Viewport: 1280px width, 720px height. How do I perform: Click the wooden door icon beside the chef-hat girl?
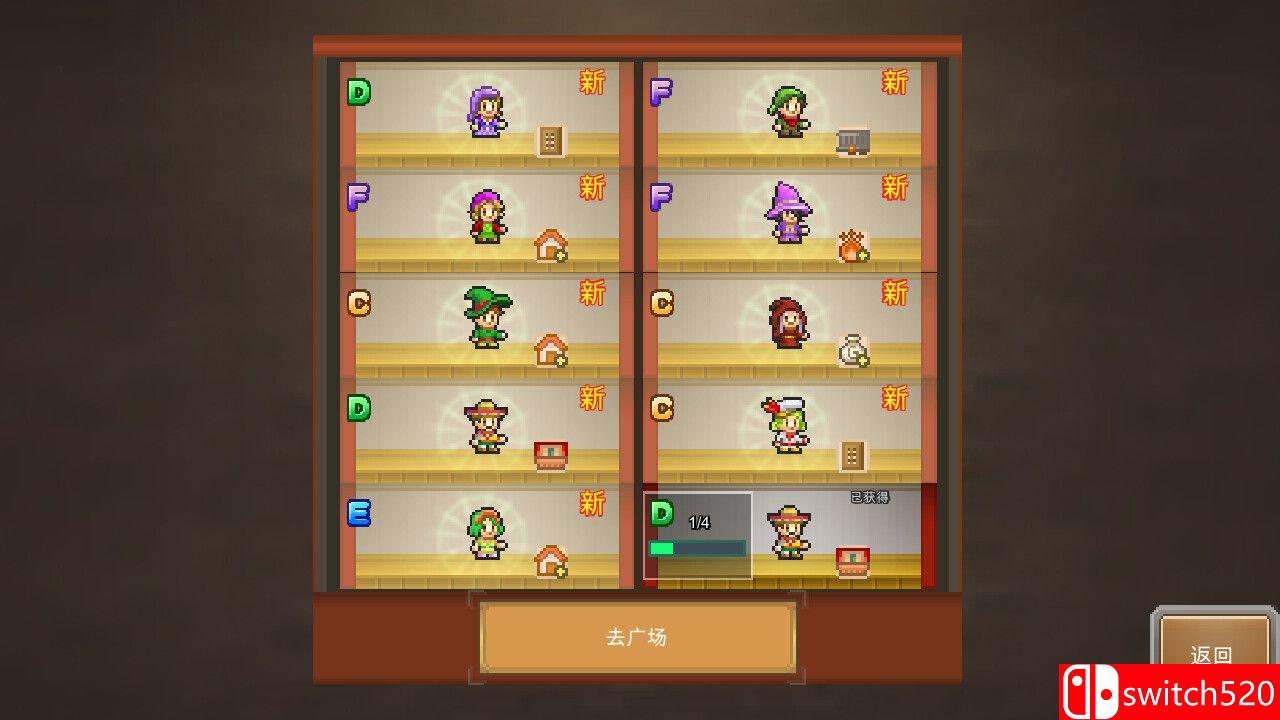tap(855, 455)
